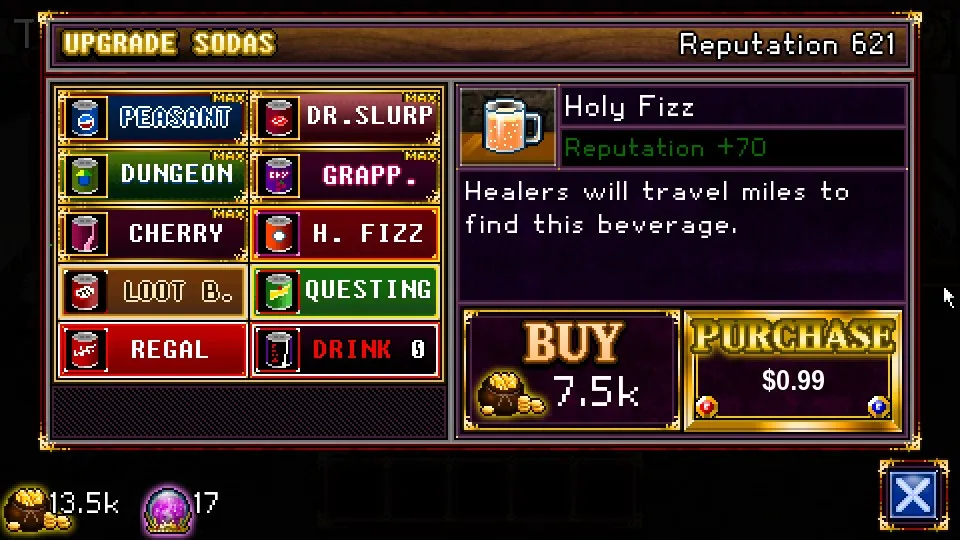This screenshot has height=540, width=960.
Task: Choose the H. Fizz soda
Action: [x=345, y=233]
